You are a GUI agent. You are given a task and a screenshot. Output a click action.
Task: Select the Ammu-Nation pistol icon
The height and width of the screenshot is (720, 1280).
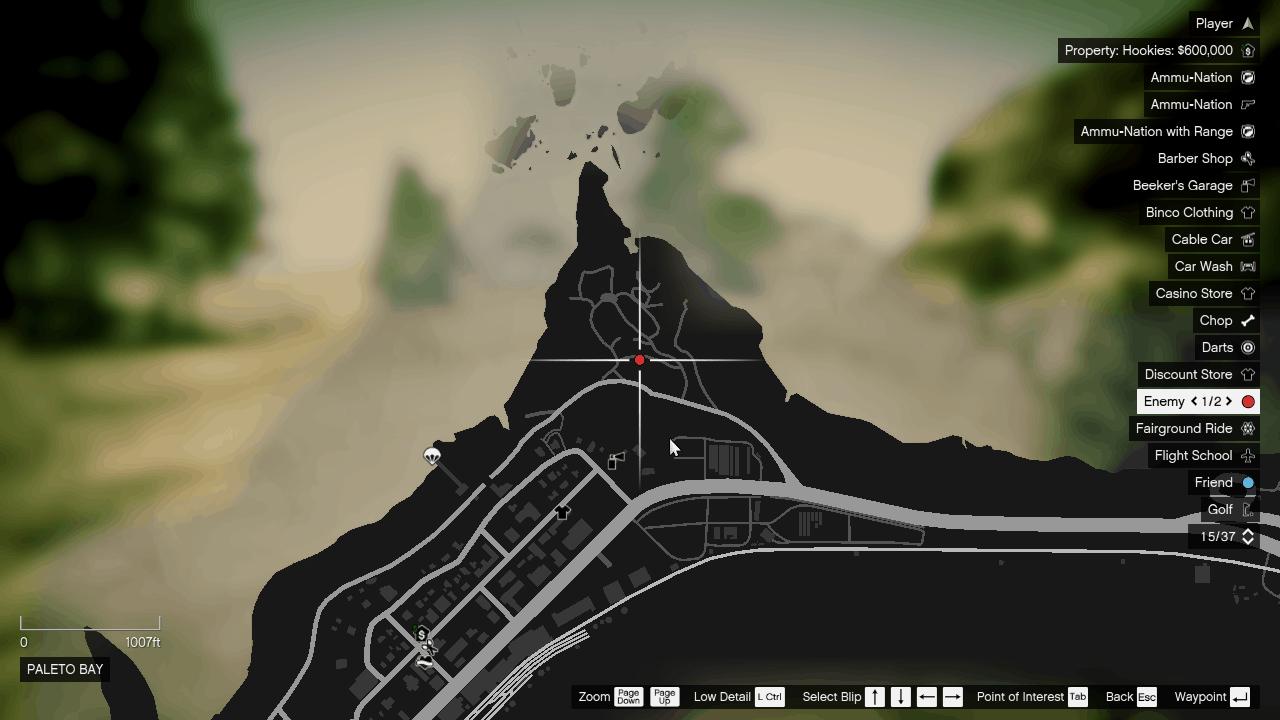[1247, 104]
